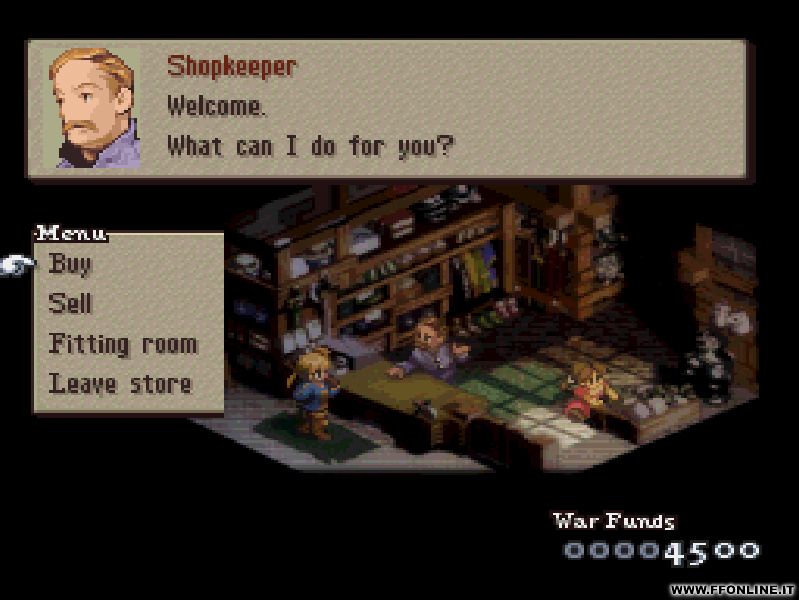Pick Leave store to exit
799x600 pixels.
[120, 383]
